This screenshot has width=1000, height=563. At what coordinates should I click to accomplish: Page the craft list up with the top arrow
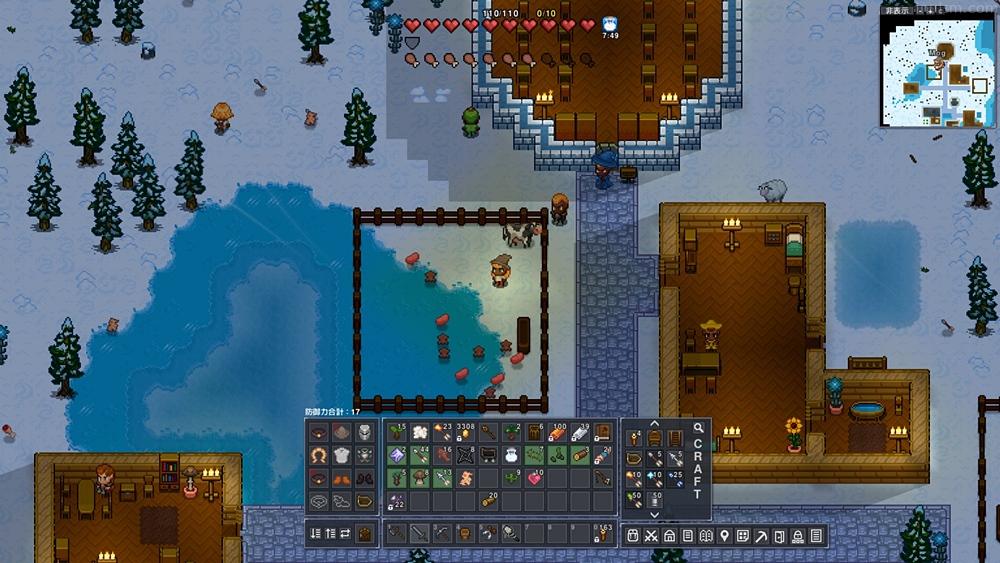pos(655,423)
